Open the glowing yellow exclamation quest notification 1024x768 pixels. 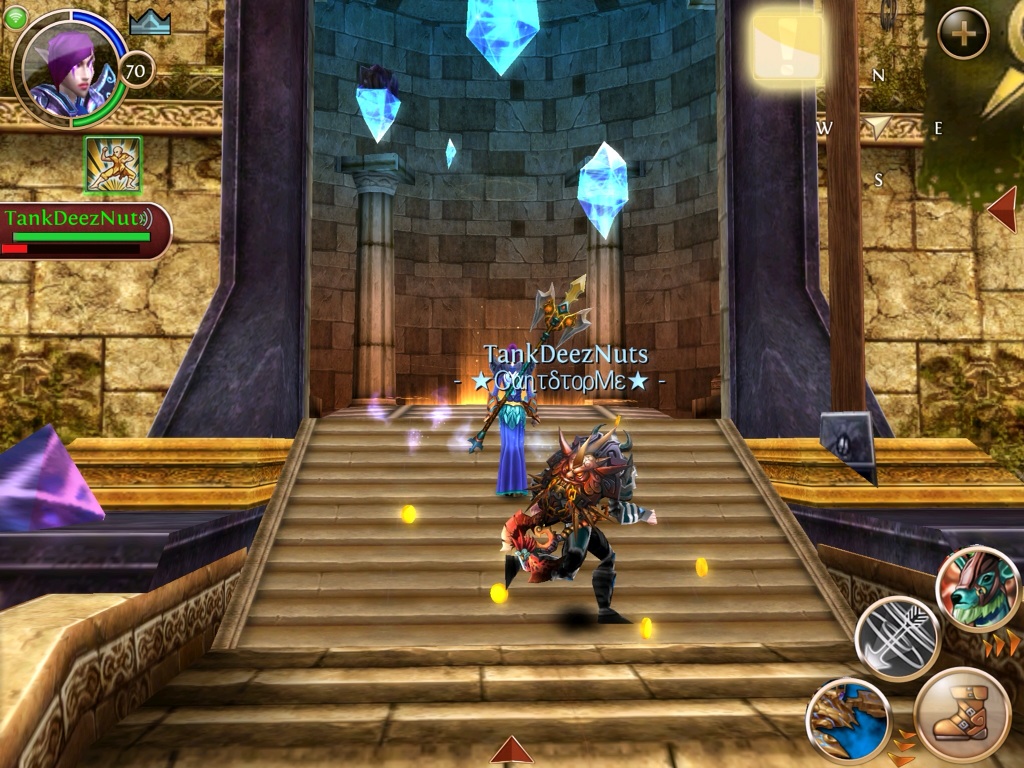[787, 47]
